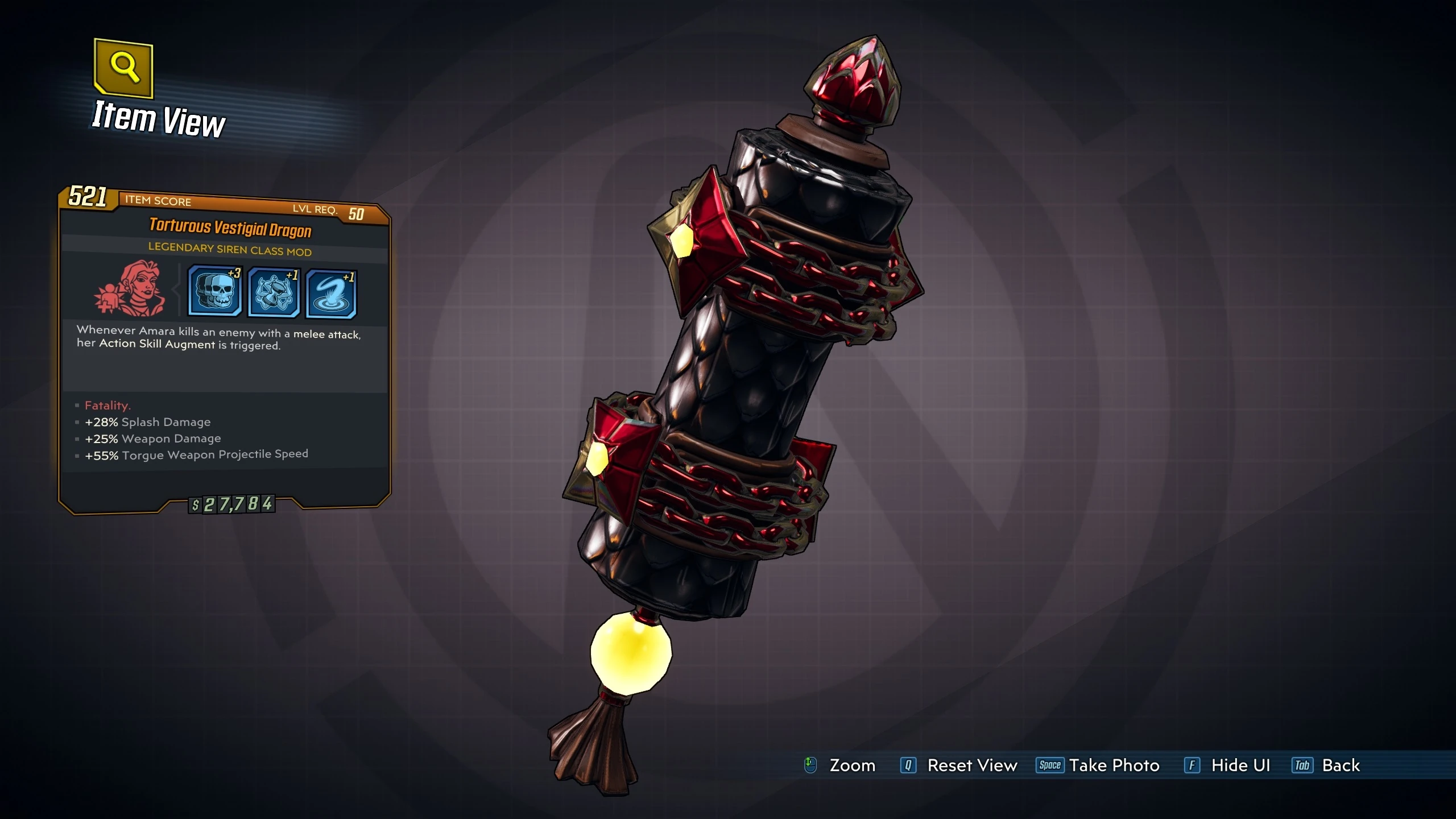1456x819 pixels.
Task: Choose the Reset View option
Action: tap(971, 766)
